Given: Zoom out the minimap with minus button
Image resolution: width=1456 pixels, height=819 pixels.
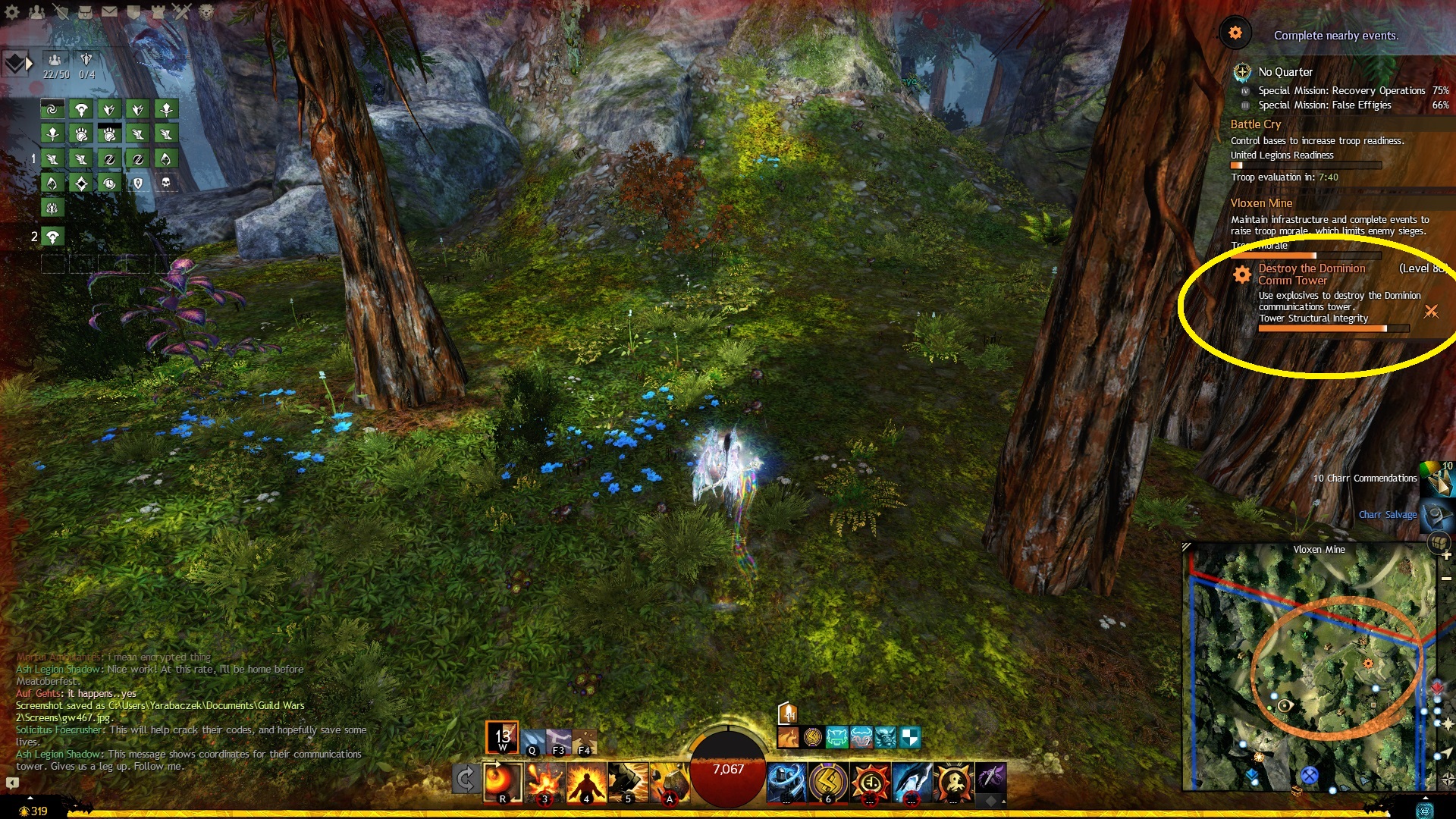Looking at the screenshot, I should (1446, 579).
